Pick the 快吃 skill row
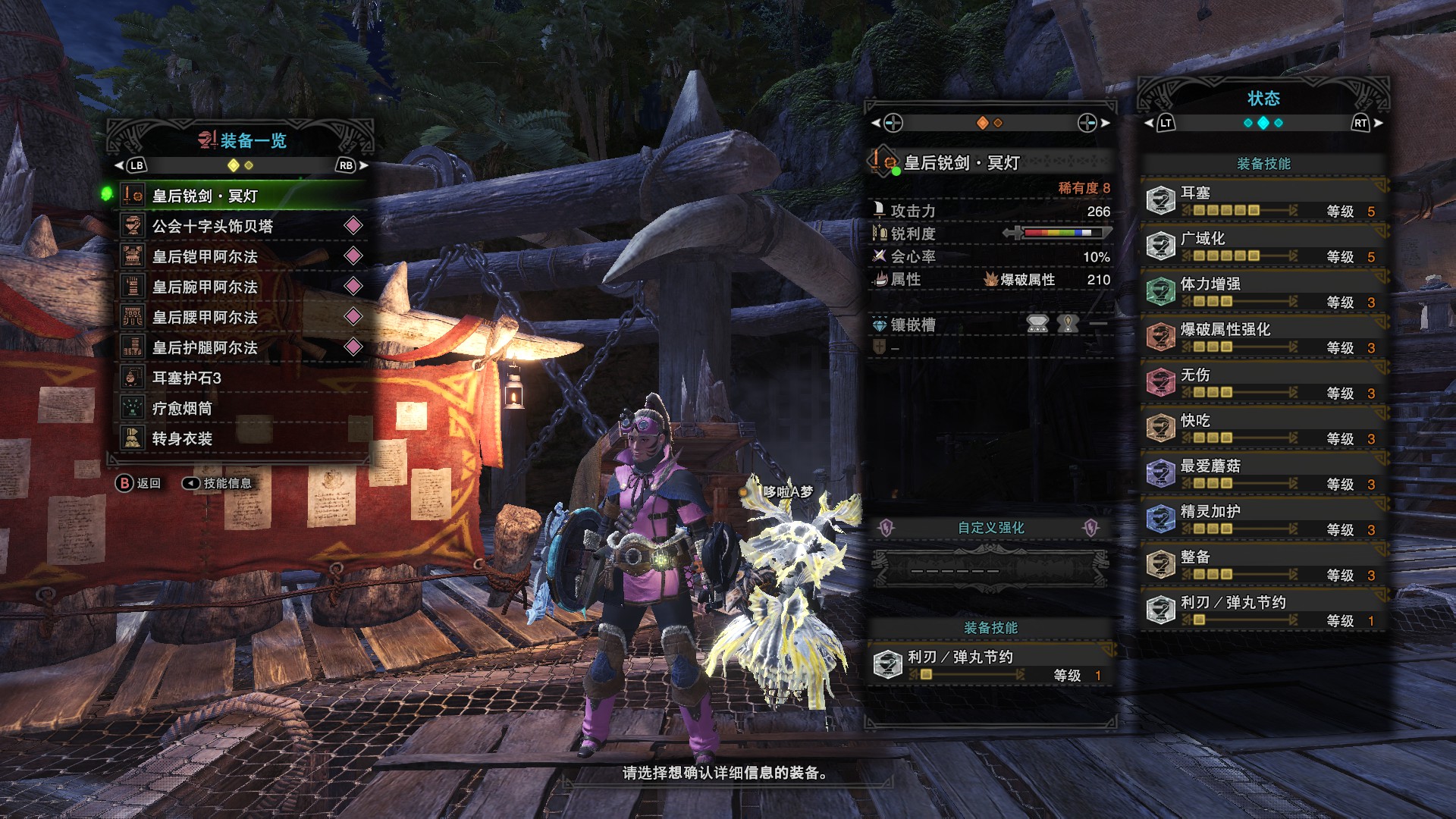The height and width of the screenshot is (819, 1456). coord(1263,428)
